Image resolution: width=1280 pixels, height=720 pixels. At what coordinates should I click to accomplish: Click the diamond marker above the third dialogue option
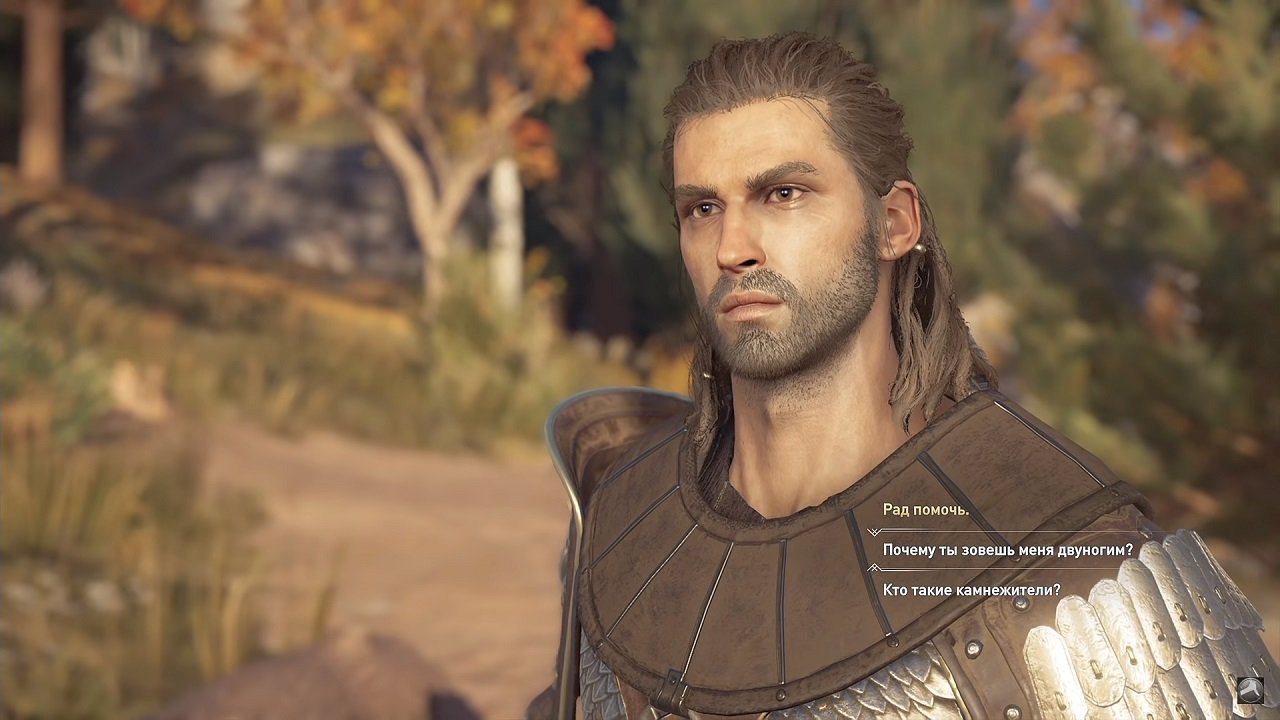[873, 568]
